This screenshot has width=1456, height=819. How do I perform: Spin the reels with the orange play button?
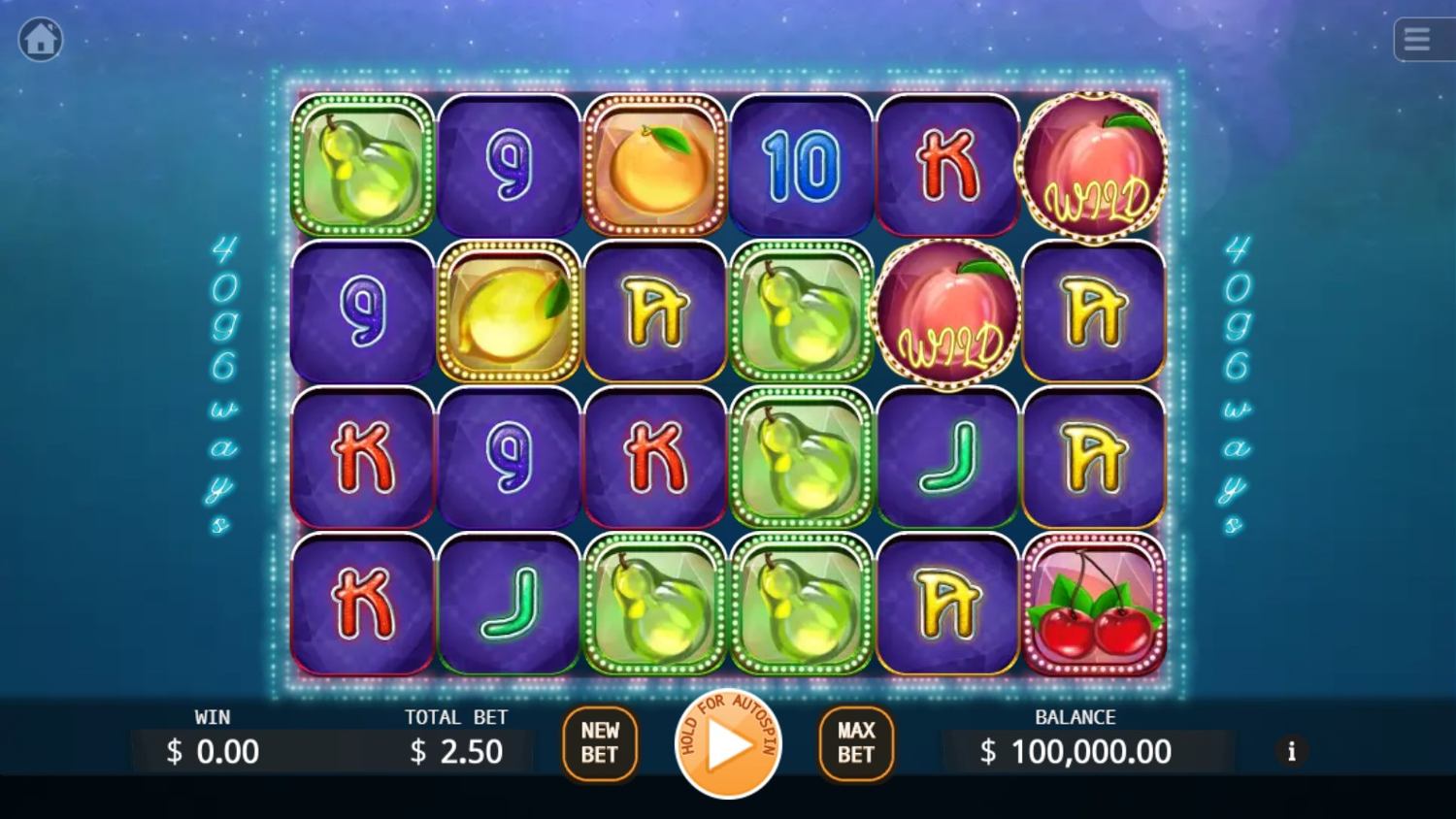pyautogui.click(x=728, y=745)
